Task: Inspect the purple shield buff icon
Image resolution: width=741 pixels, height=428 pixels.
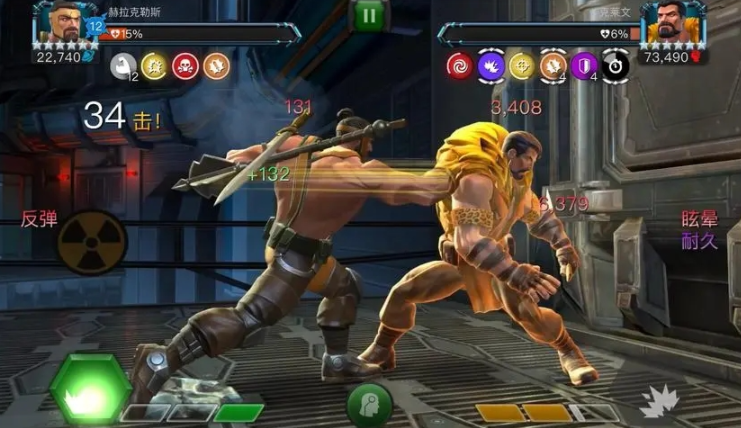Action: 584,66
